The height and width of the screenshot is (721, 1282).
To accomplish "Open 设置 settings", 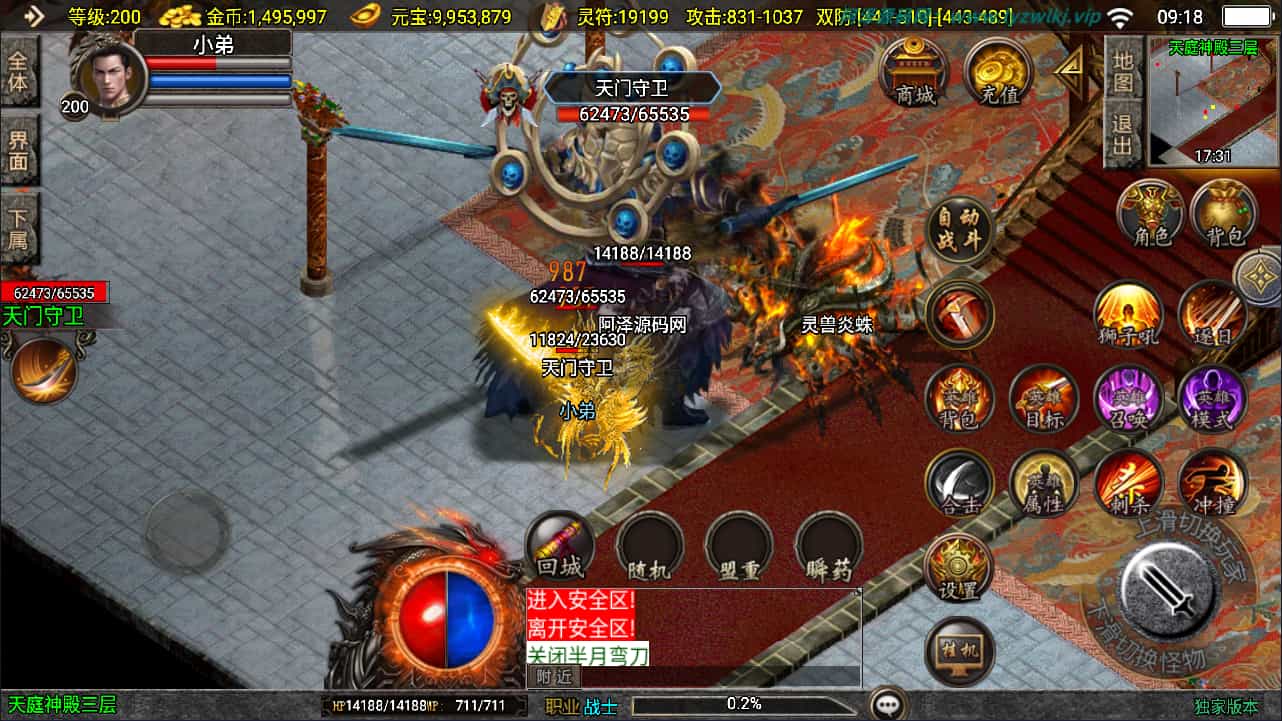I will (x=959, y=568).
